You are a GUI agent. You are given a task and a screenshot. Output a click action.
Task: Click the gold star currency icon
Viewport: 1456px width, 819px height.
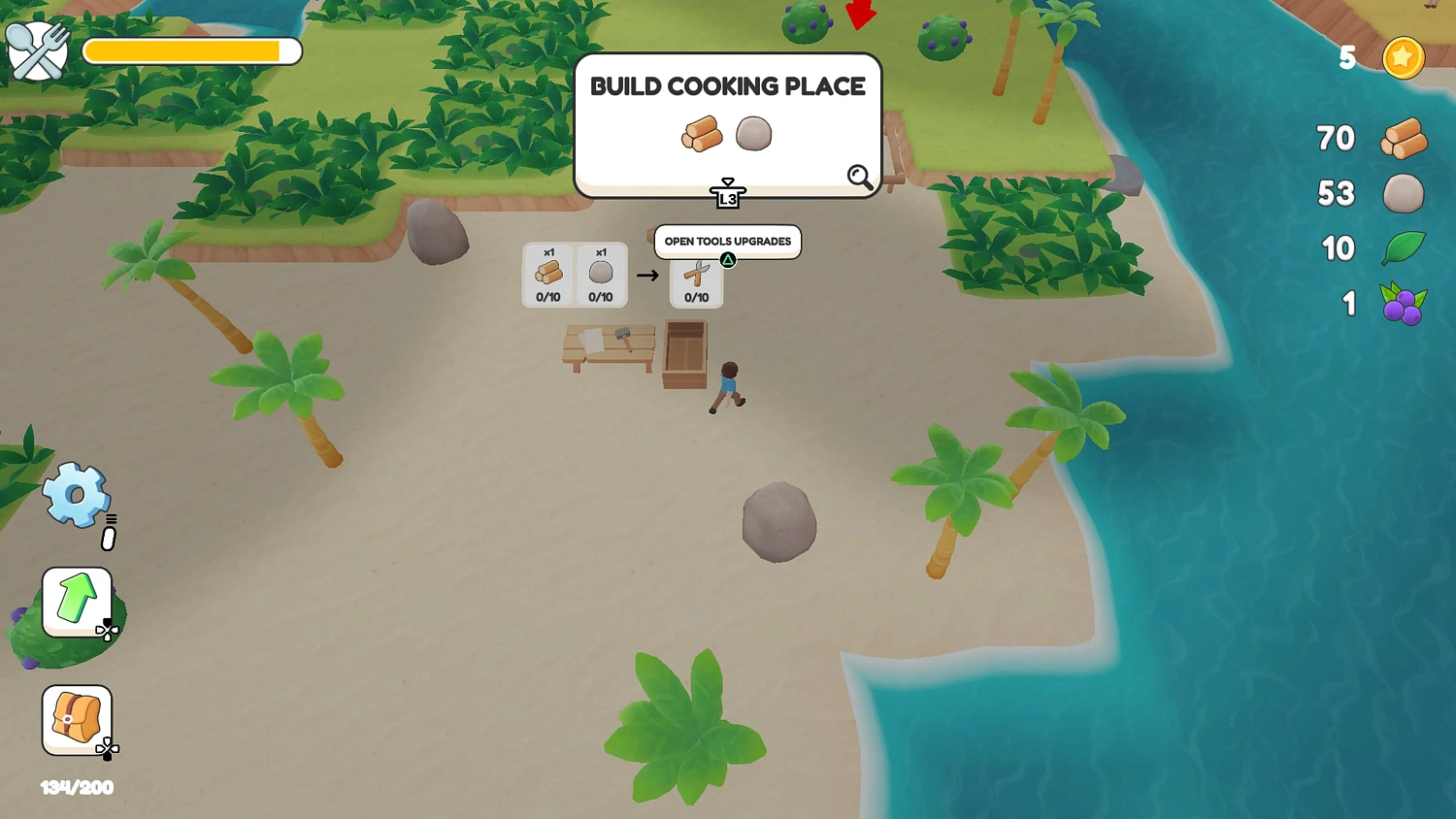(x=1402, y=57)
